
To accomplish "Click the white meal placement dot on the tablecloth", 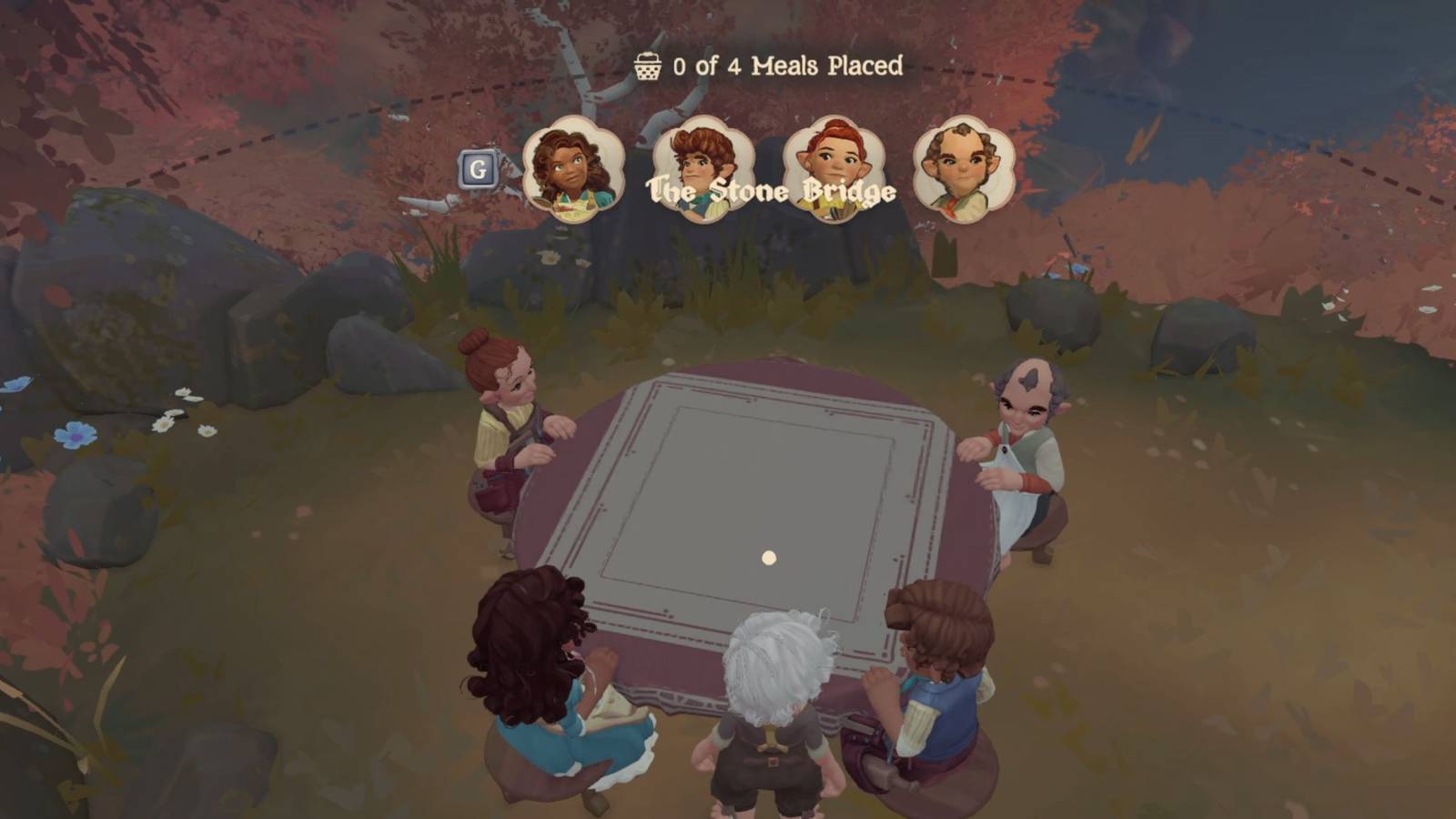I will pos(769,556).
